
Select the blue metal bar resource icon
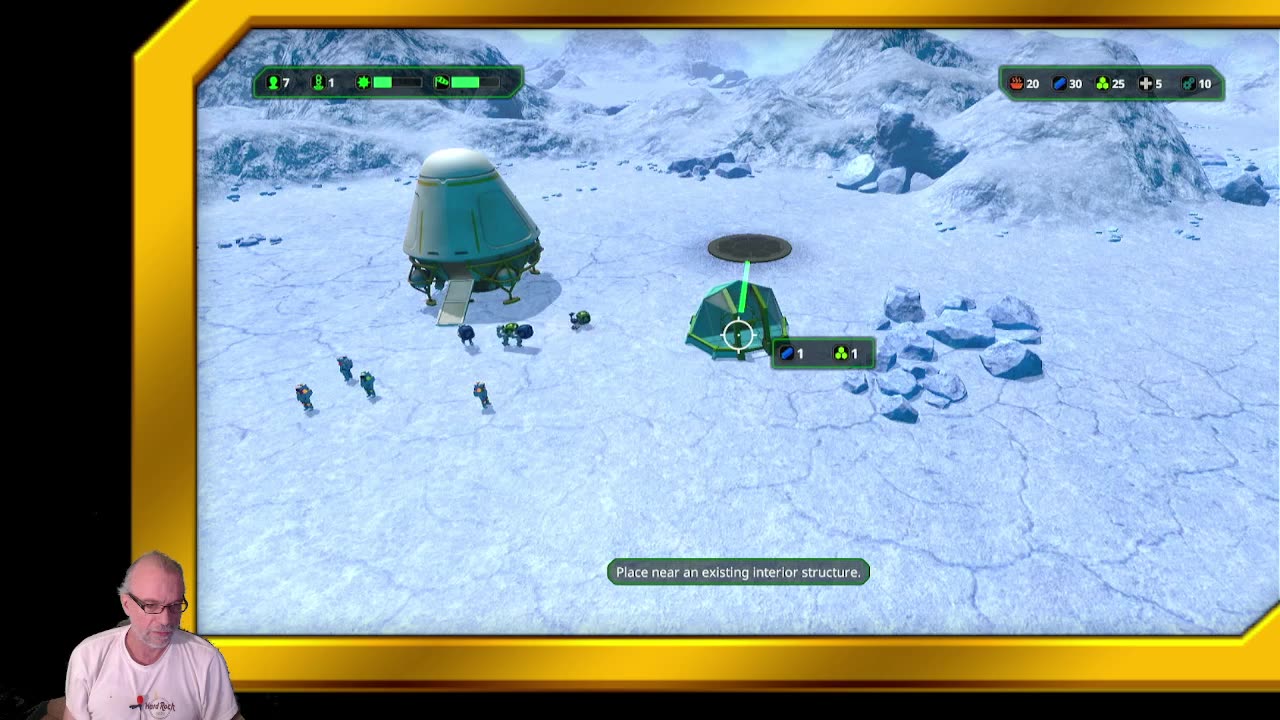pyautogui.click(x=1059, y=84)
